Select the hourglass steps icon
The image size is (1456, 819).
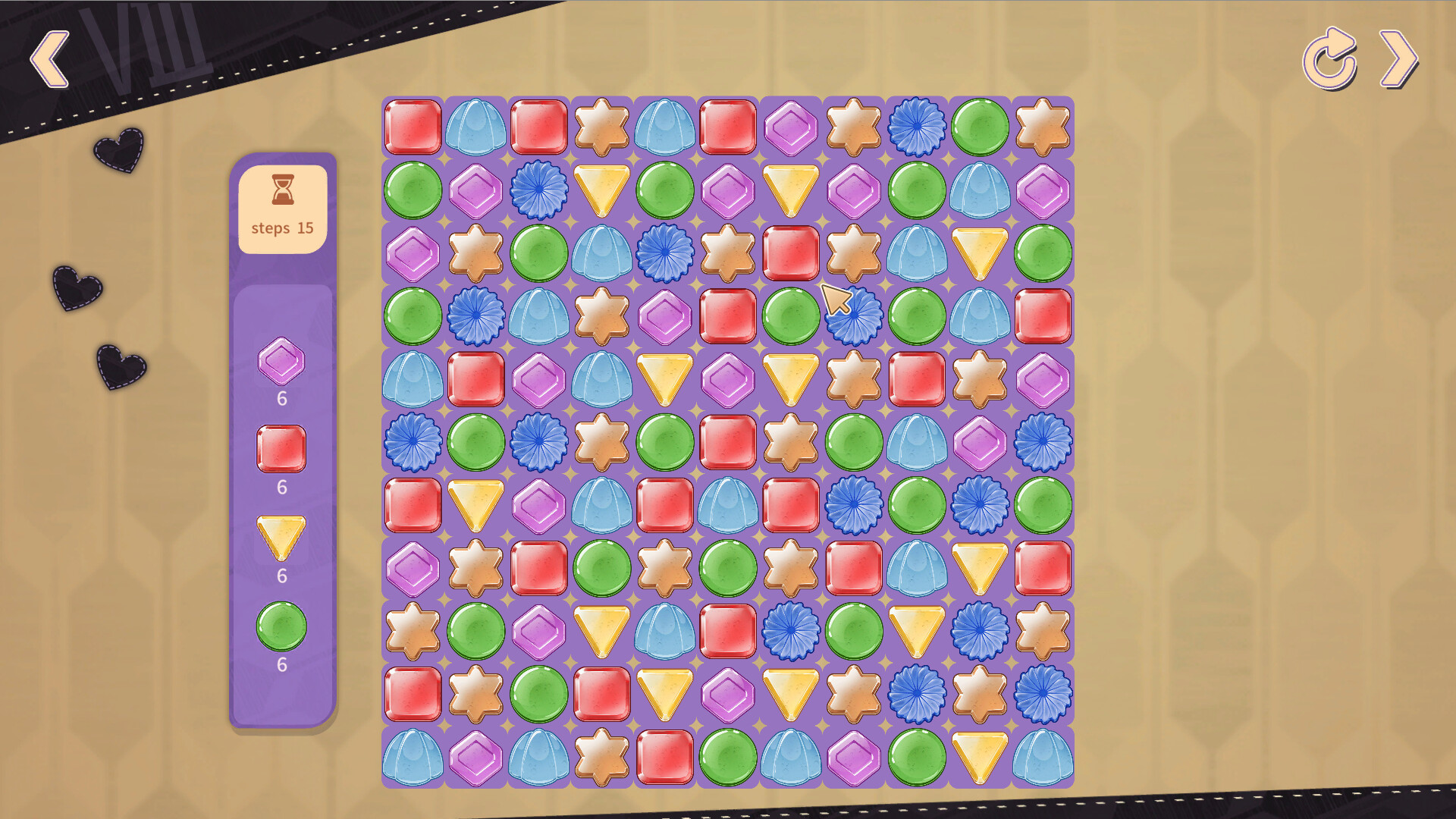tap(281, 191)
